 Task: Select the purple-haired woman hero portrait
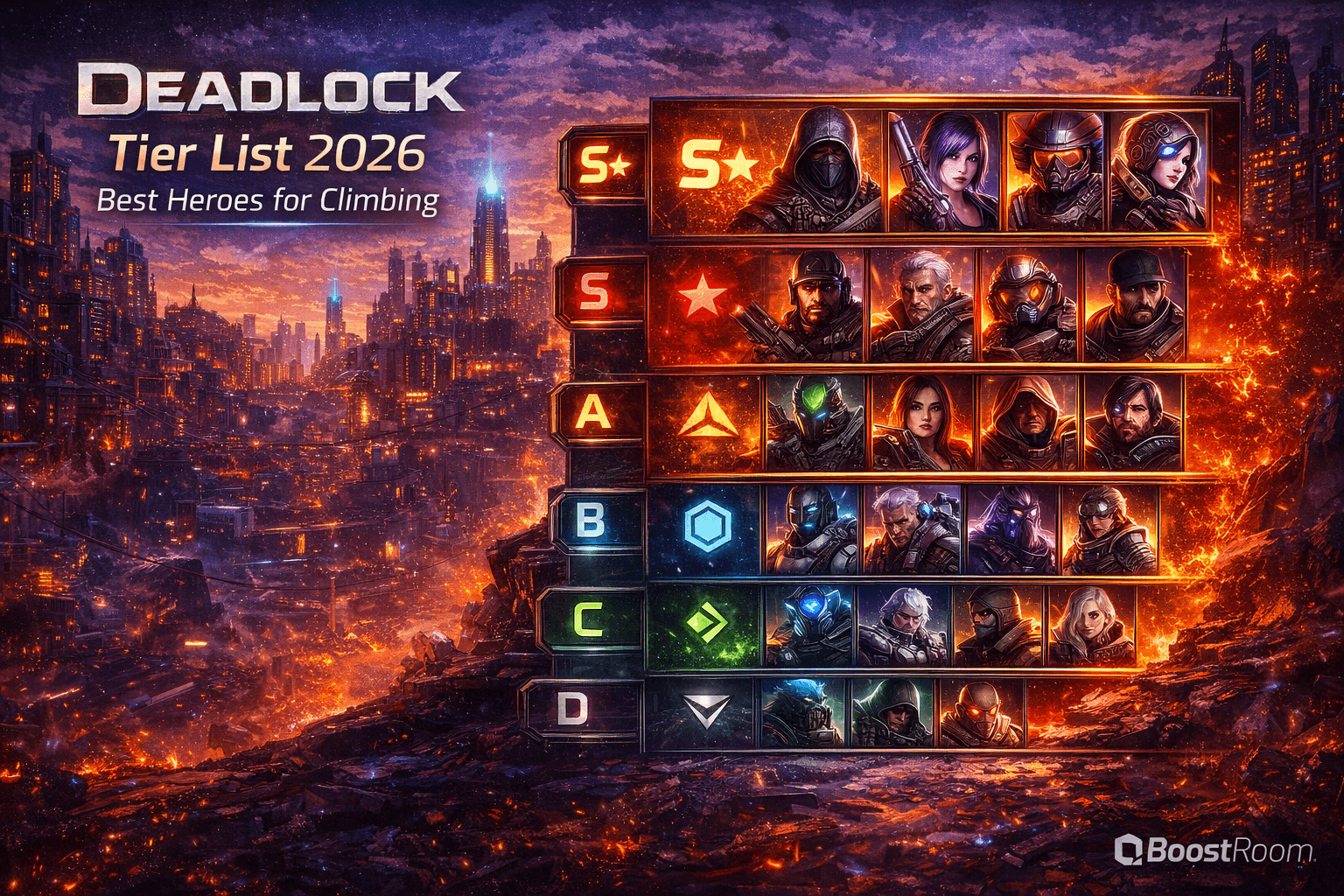point(944,171)
